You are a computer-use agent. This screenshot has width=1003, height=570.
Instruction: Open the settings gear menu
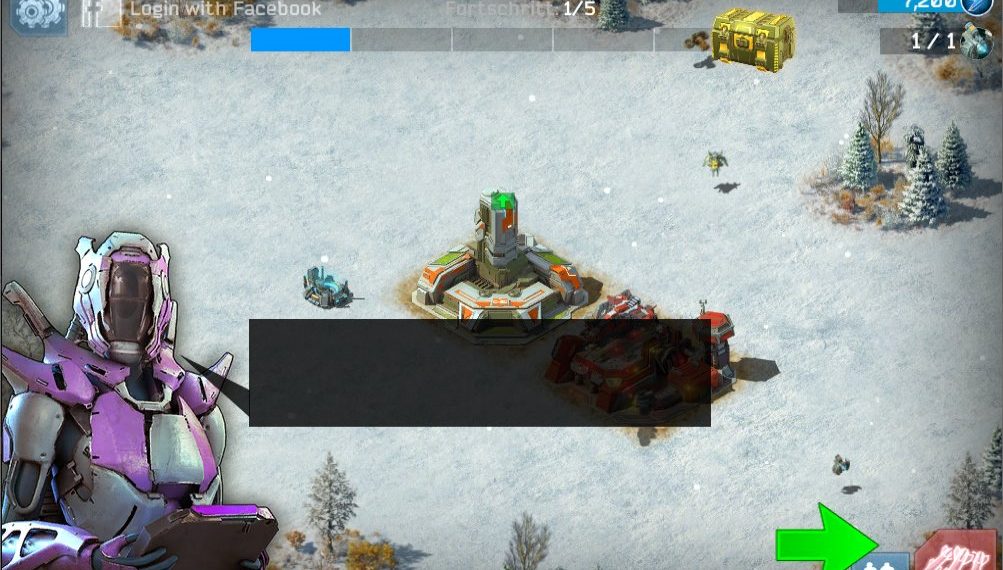coord(38,12)
